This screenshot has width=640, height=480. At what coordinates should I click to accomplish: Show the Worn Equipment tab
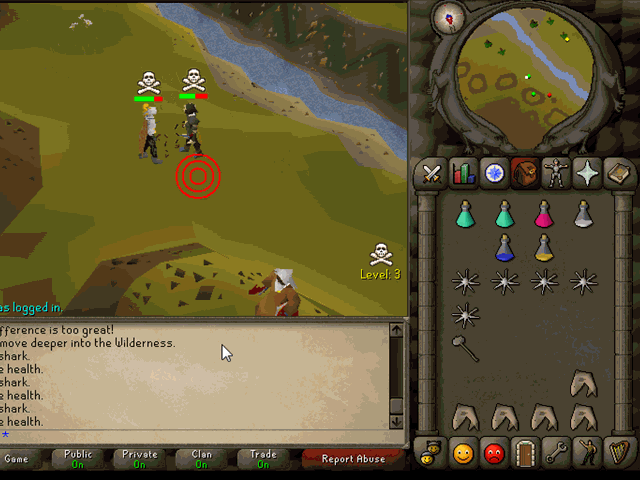(555, 173)
